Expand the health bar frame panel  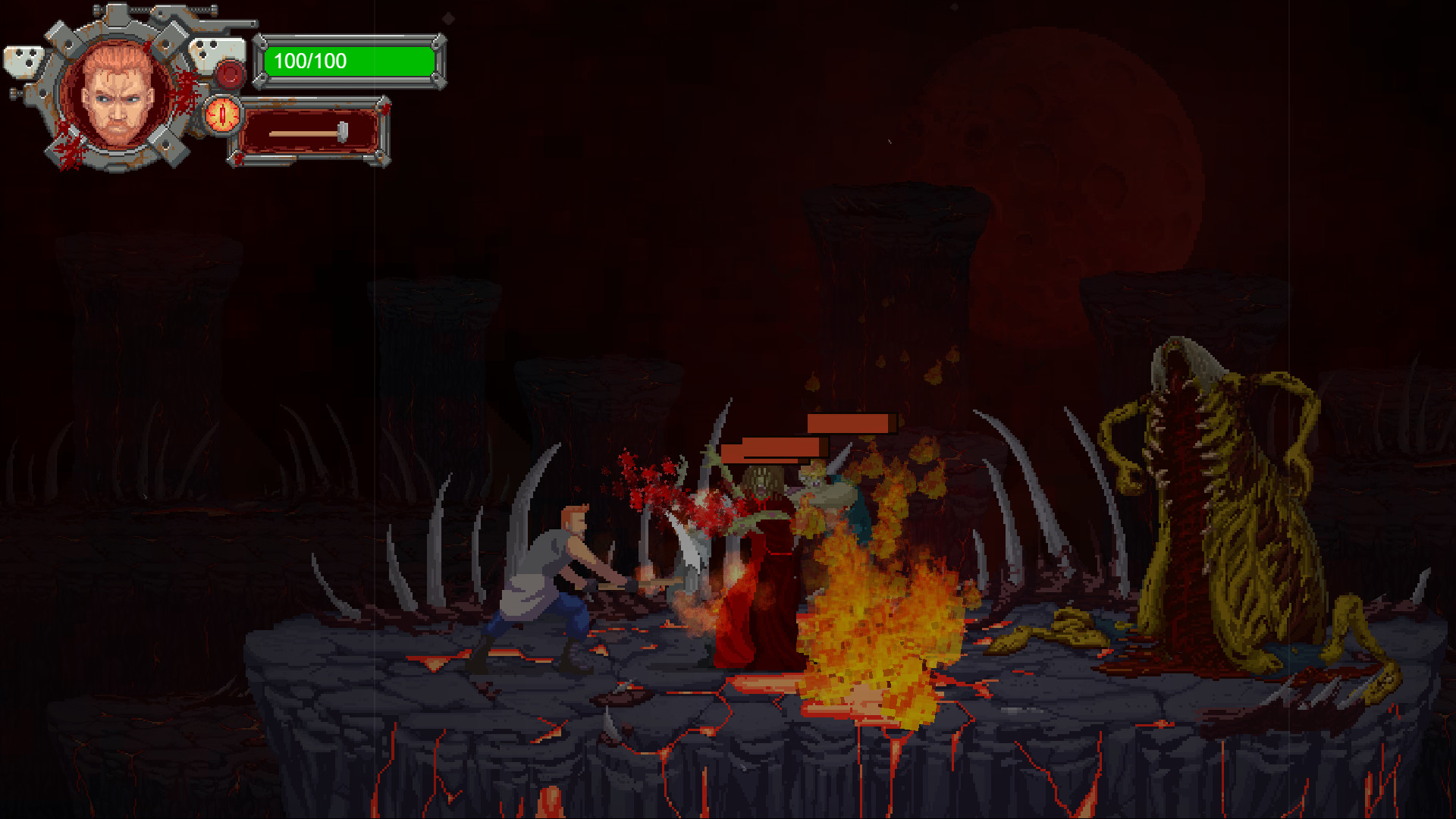(350, 61)
